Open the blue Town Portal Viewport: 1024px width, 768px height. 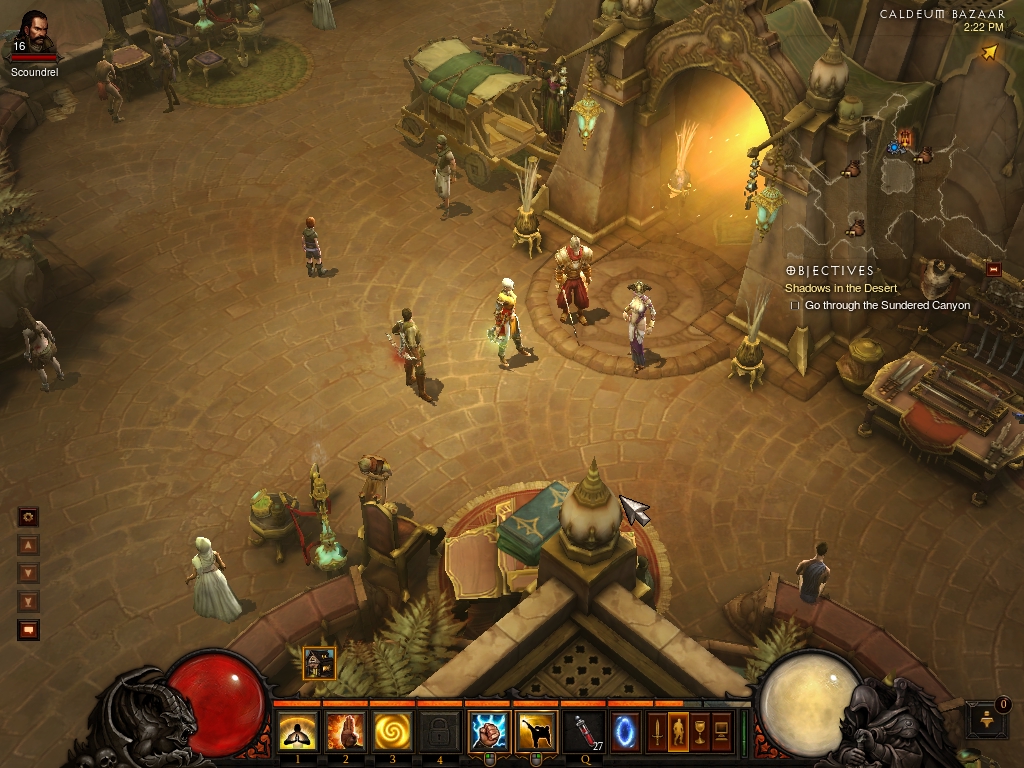click(x=626, y=733)
